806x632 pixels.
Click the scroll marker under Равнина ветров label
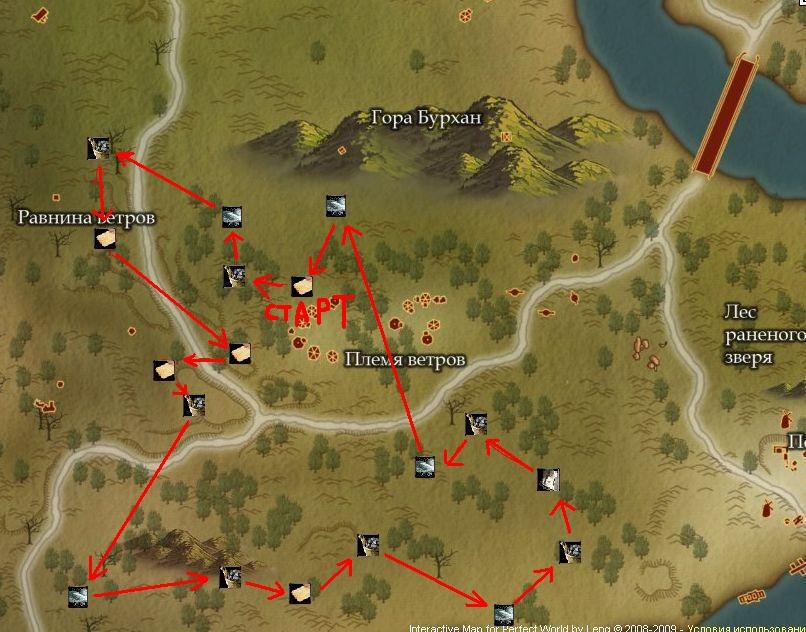coord(104,239)
